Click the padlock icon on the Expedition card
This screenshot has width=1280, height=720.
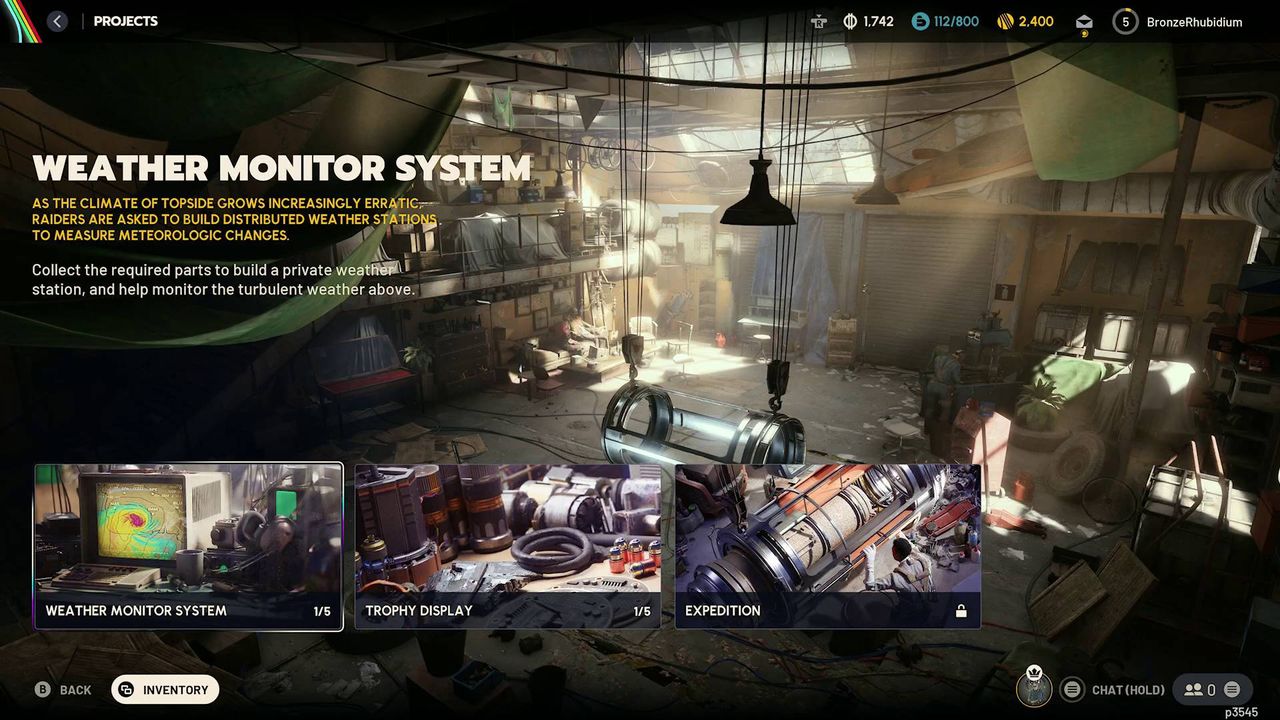coord(961,610)
